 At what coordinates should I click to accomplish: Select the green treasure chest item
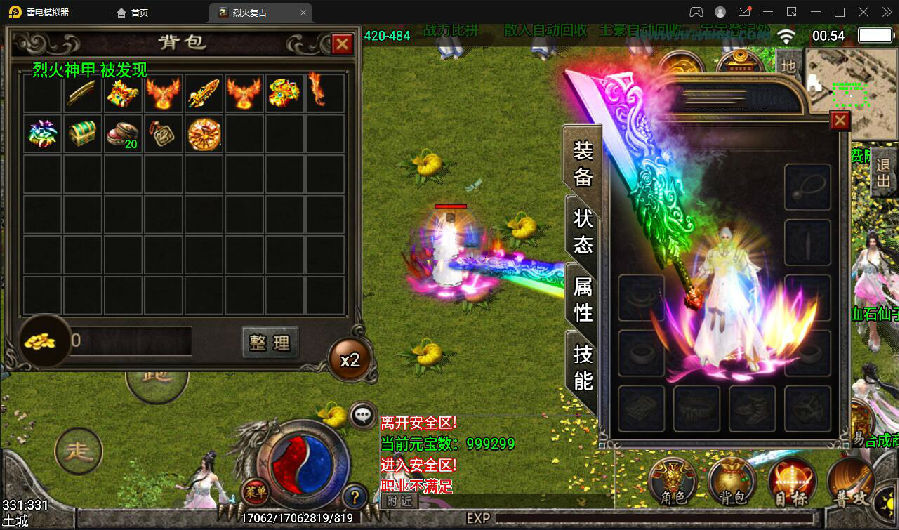pyautogui.click(x=83, y=134)
